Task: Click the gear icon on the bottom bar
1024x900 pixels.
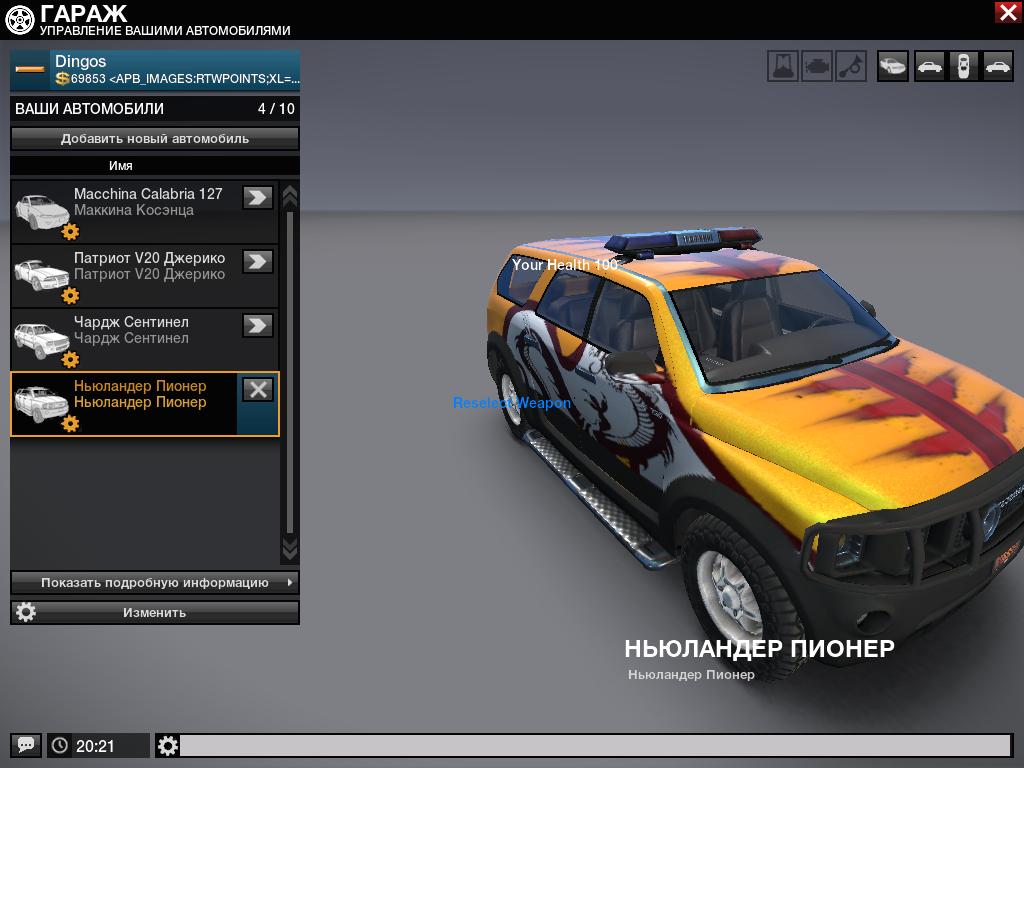Action: pos(168,746)
